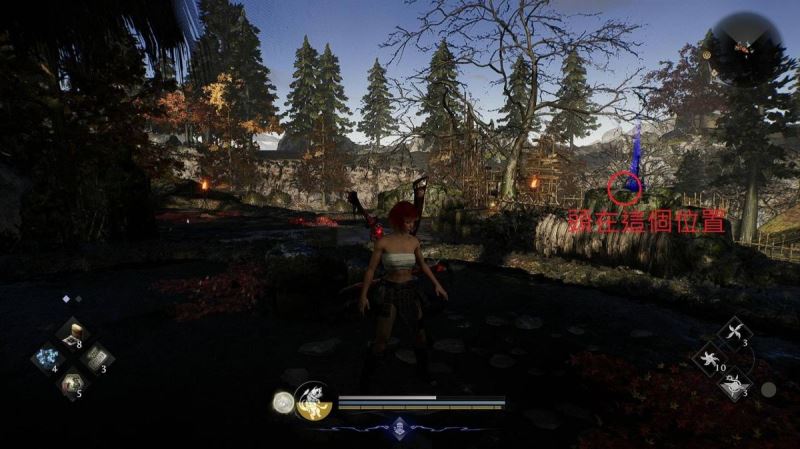Use the blue crystal cluster item
Screen dimensions: 800x449
pos(45,357)
